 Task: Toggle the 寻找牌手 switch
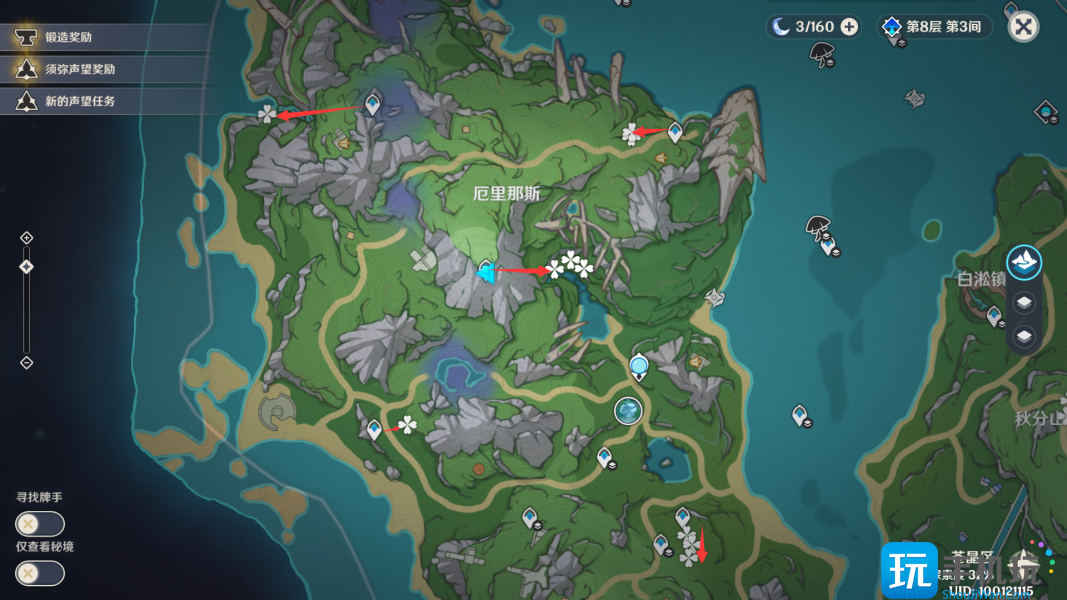[40, 523]
